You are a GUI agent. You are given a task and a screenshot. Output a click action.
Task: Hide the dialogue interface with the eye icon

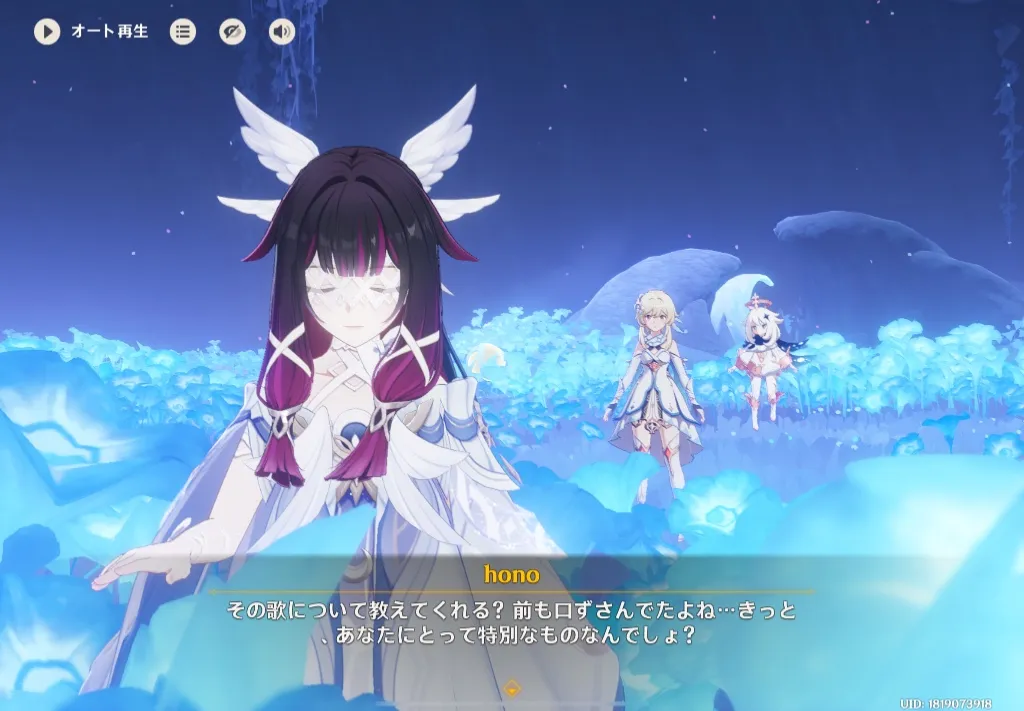[x=232, y=32]
